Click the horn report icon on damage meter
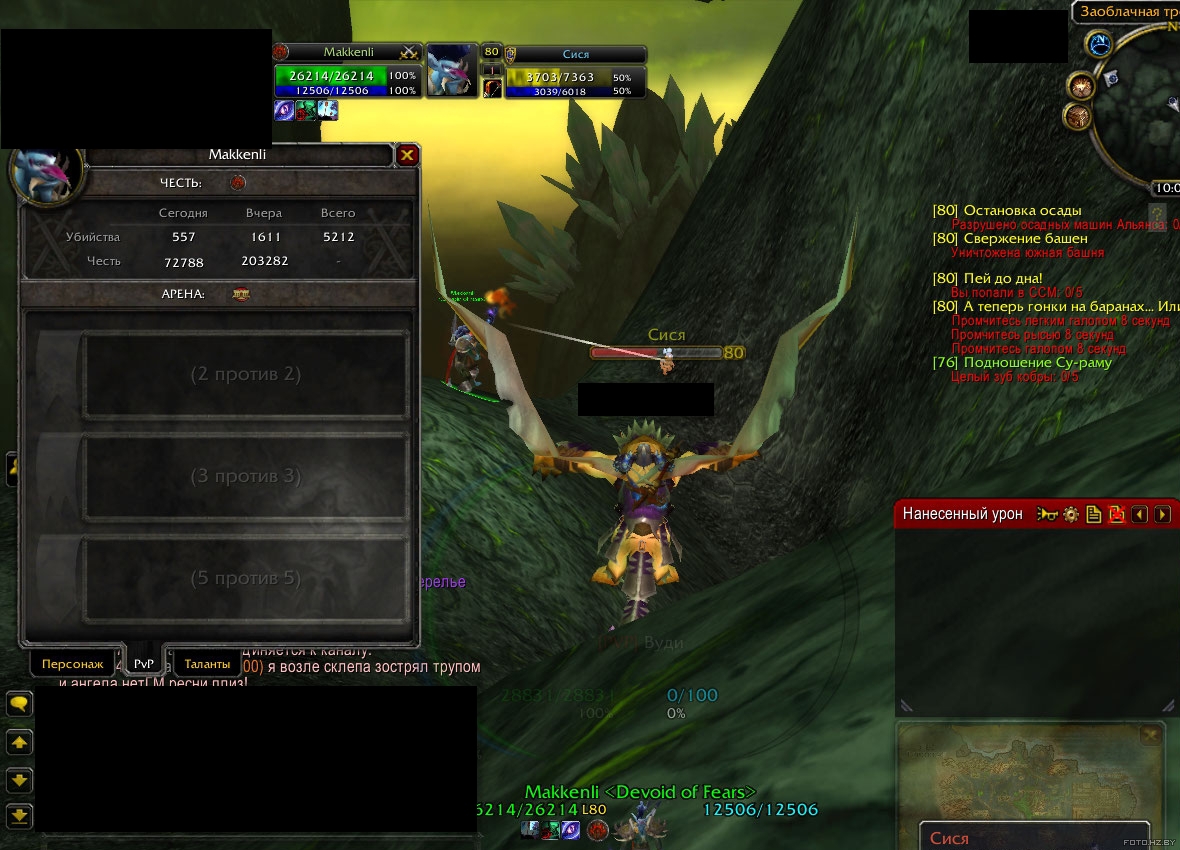The image size is (1180, 850). (x=1048, y=514)
